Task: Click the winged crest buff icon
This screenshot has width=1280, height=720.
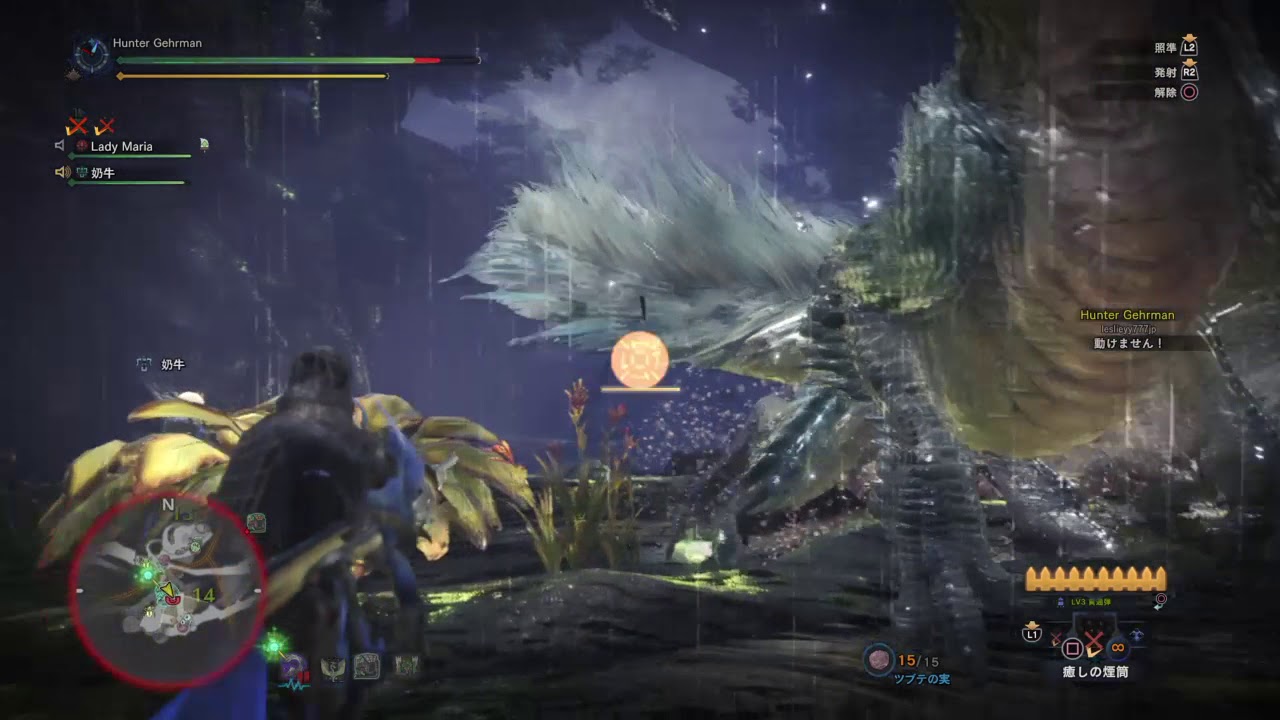Action: coord(333,666)
